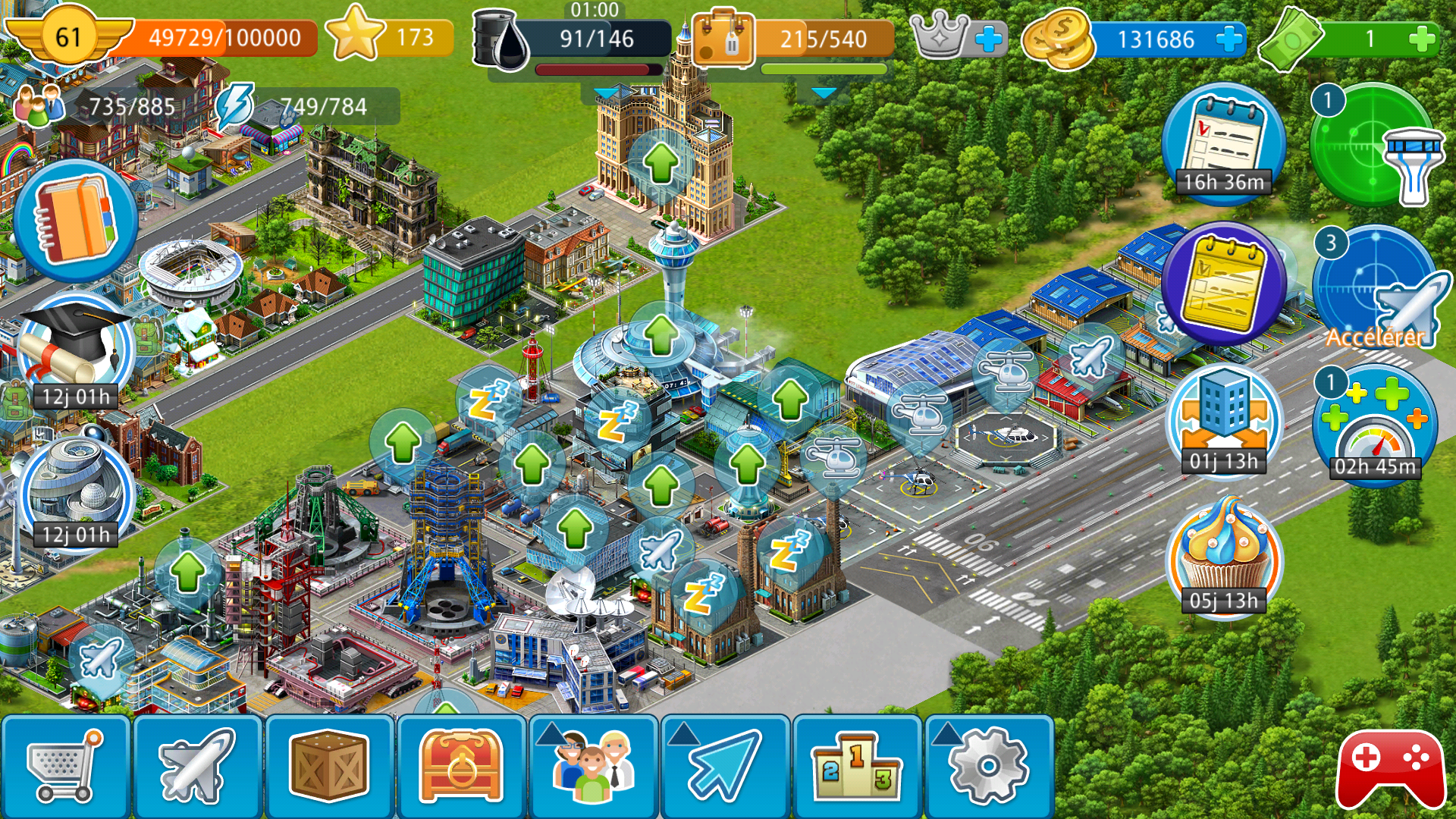Screen dimensions: 1456x819
Task: Add crowns with the plus button
Action: click(988, 39)
